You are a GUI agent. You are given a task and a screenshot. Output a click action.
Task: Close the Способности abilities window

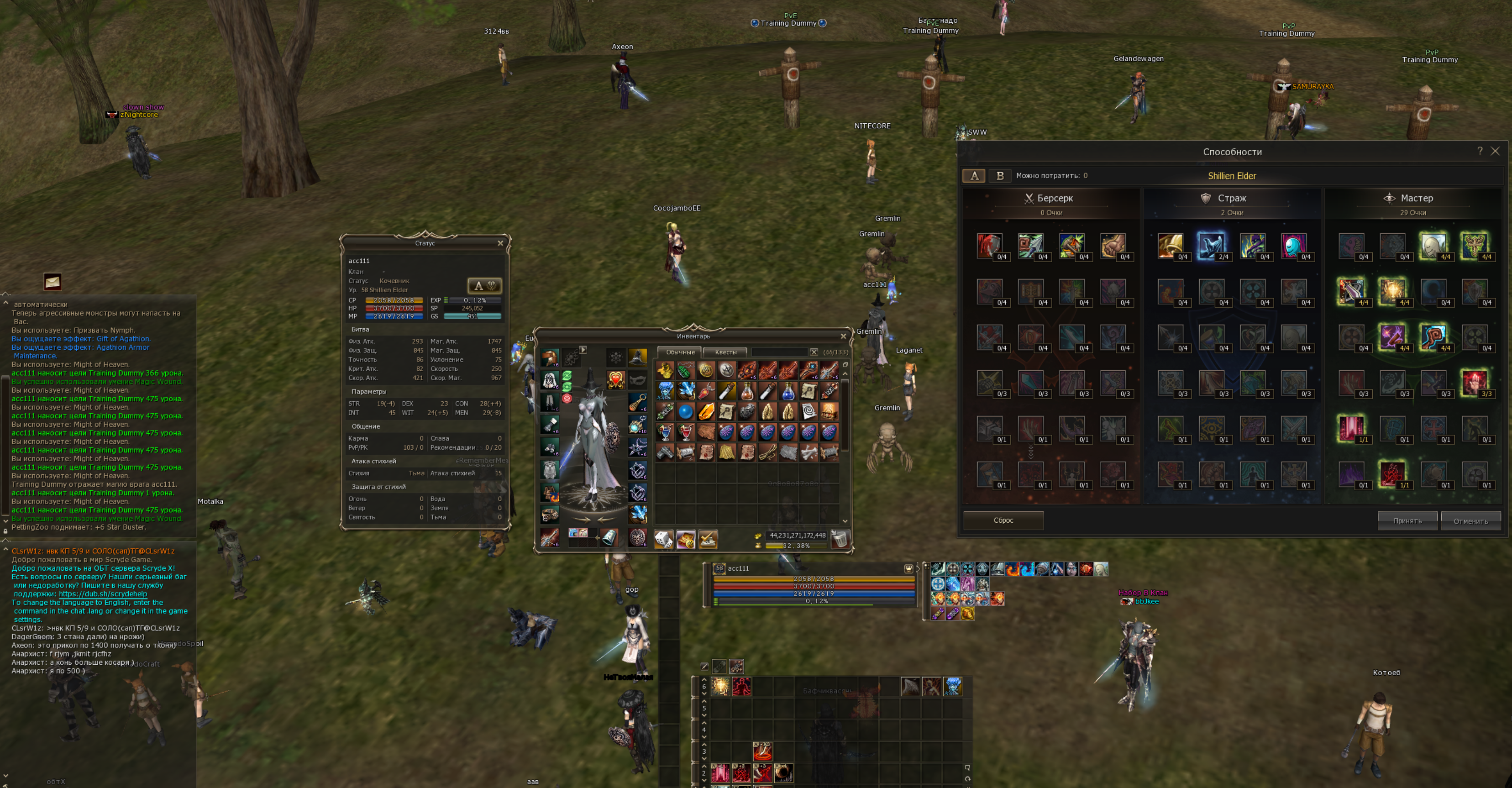pyautogui.click(x=1495, y=152)
